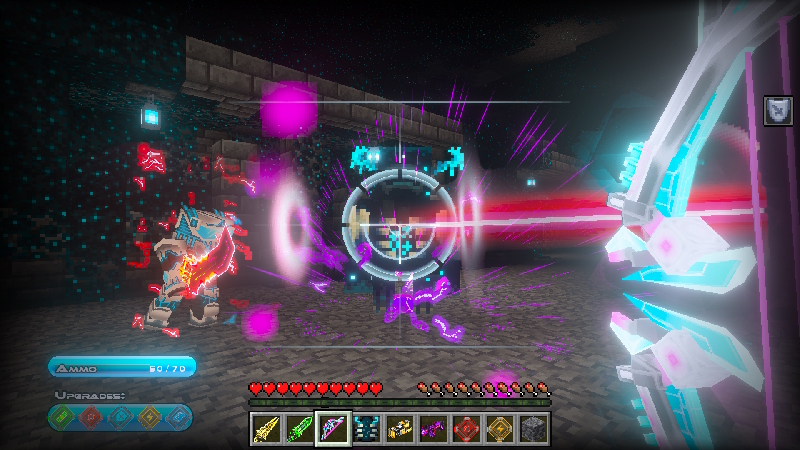The image size is (800, 450).
Task: Click the blue upgrade icon under Upgrades
Action: click(176, 416)
